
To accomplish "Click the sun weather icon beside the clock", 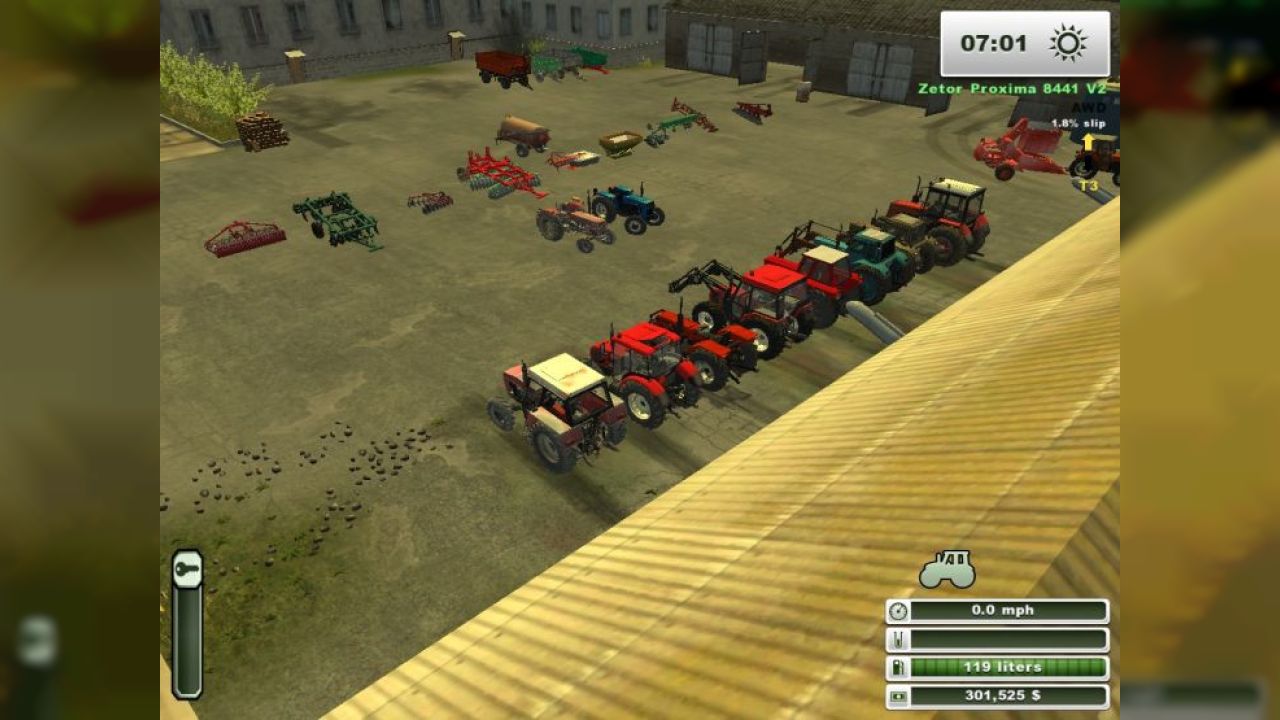I will pos(1068,43).
